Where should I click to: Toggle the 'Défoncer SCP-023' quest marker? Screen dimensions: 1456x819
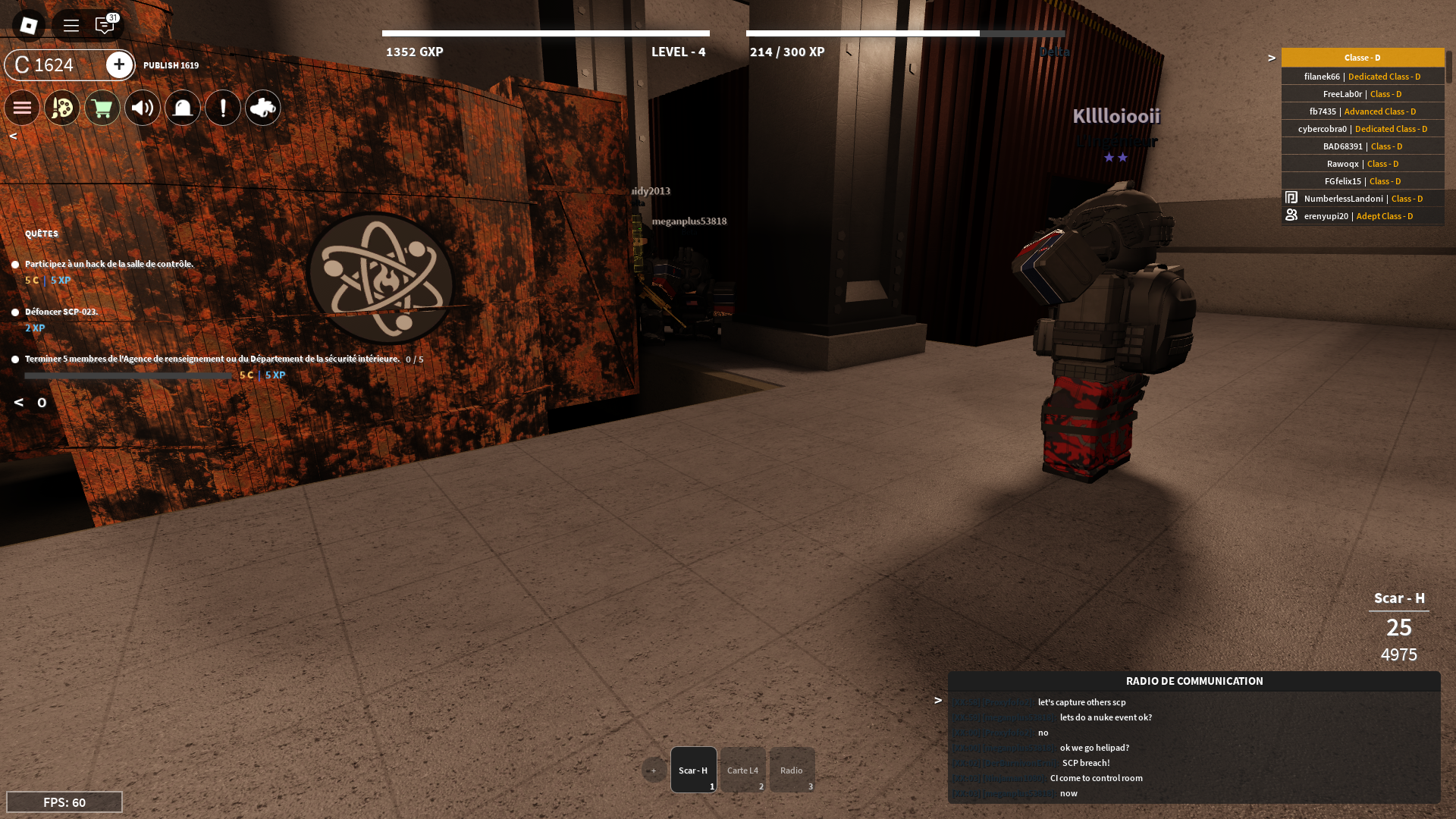click(15, 312)
